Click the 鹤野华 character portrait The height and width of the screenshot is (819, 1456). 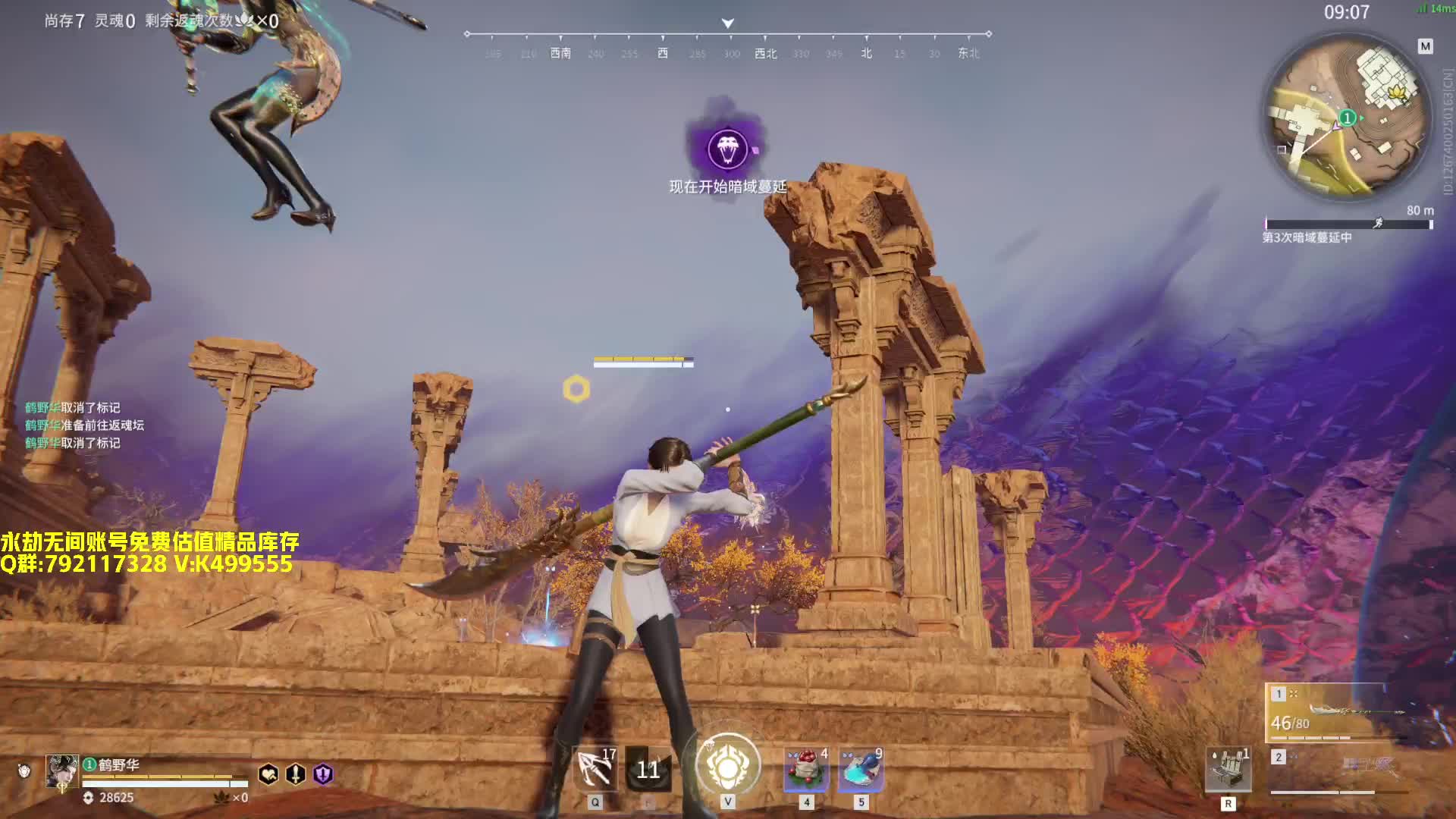61,771
